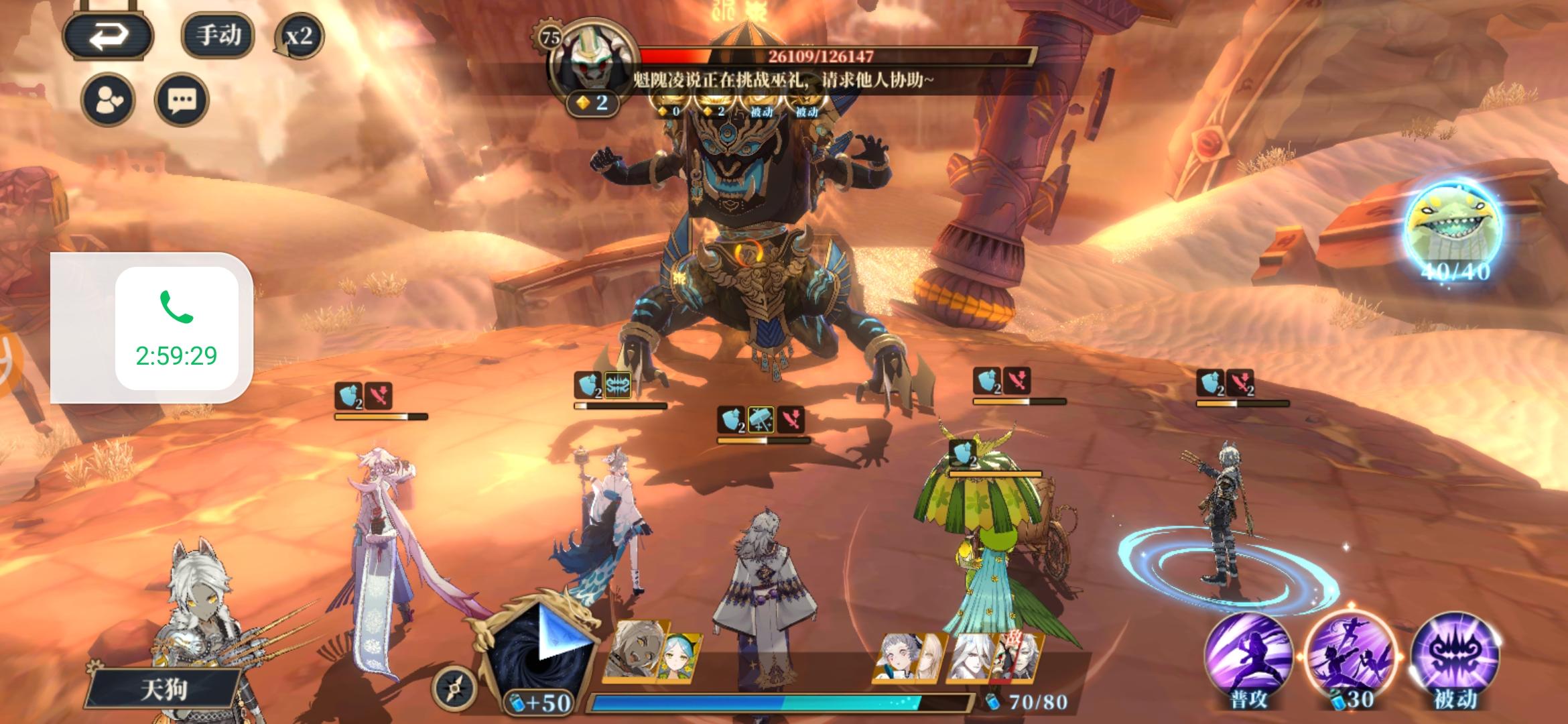Open the chat bubble icon
This screenshot has width=1568, height=724.
pos(181,99)
